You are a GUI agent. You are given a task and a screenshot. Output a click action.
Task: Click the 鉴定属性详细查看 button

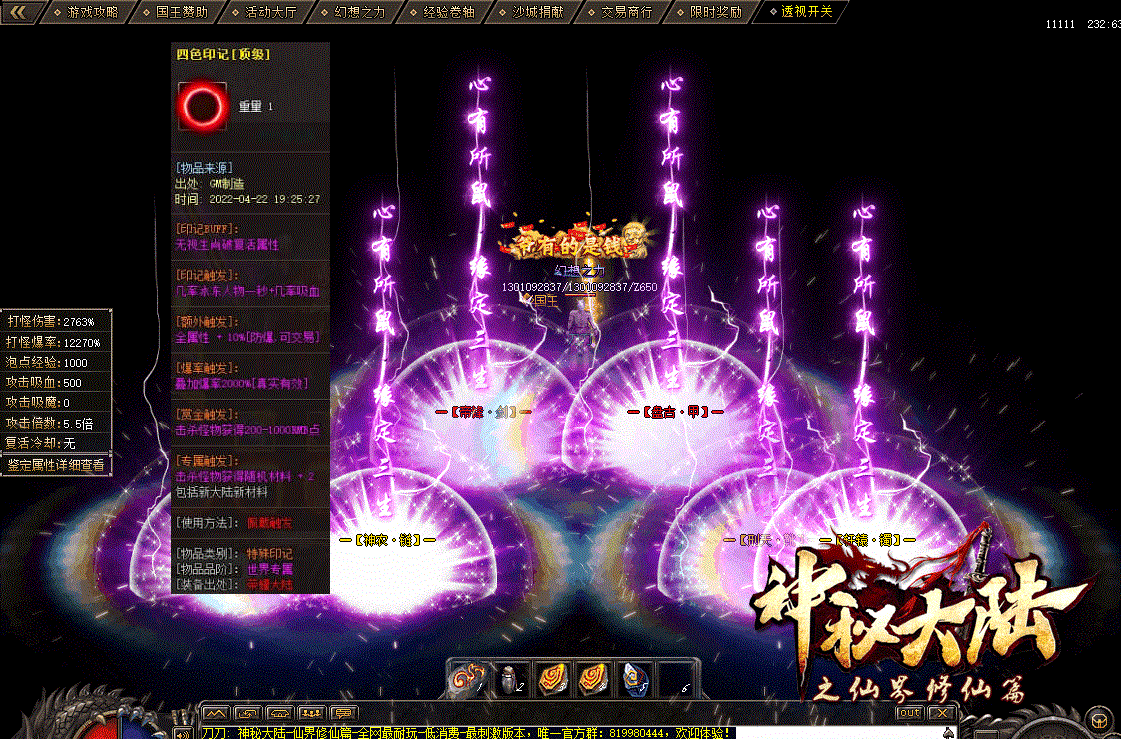point(56,464)
